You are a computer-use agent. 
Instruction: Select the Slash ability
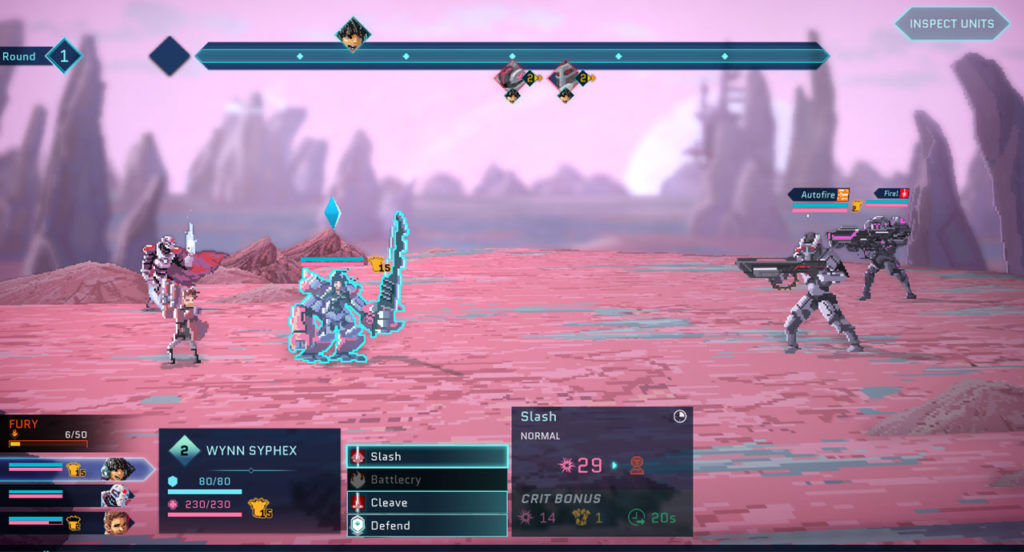pyautogui.click(x=427, y=457)
